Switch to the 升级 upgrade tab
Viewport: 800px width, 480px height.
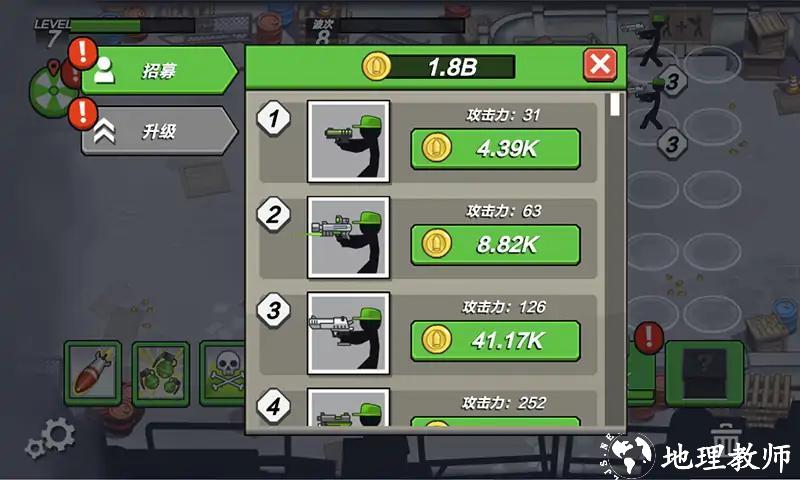coord(158,131)
